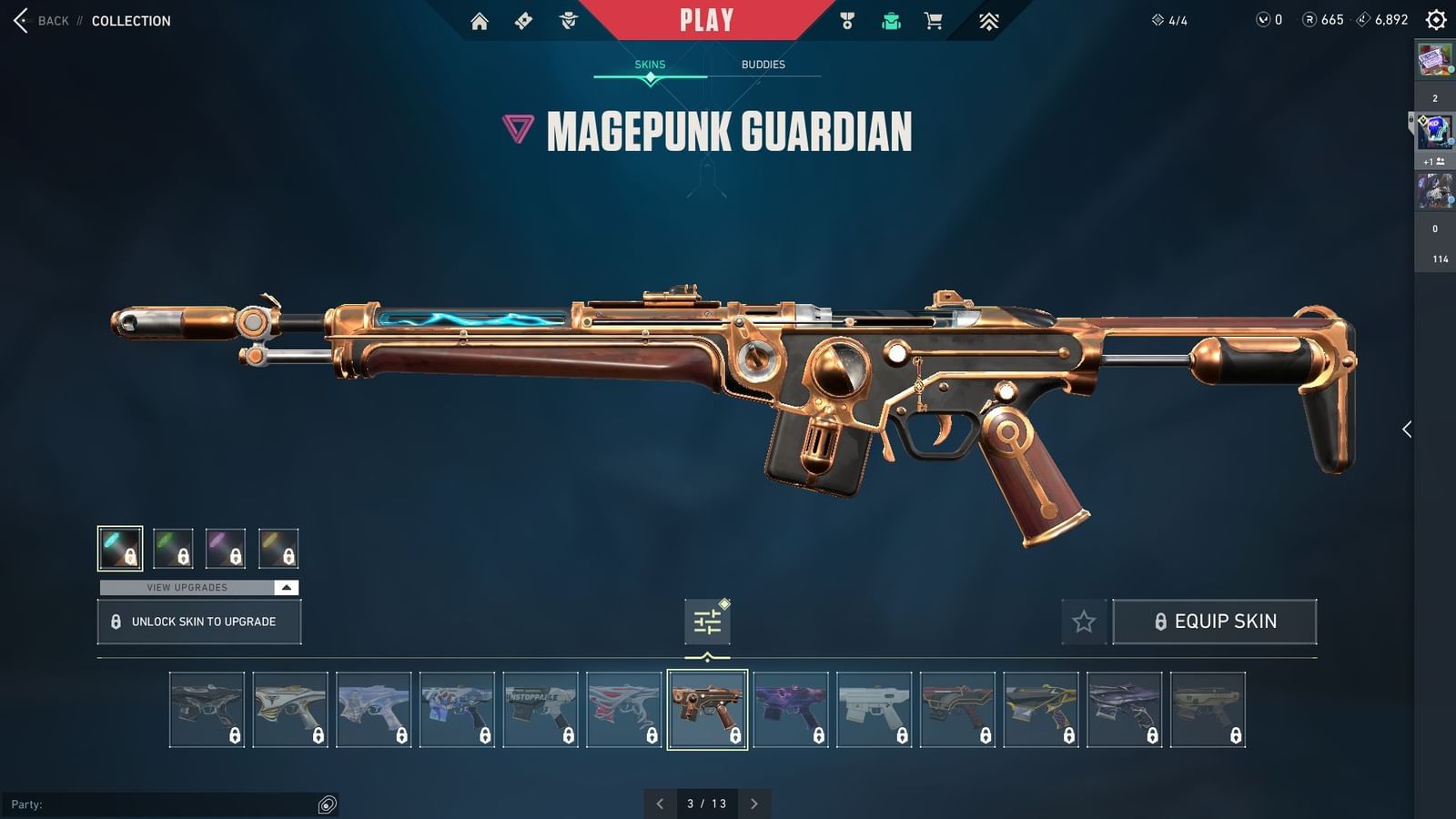Screen dimensions: 1456x819
Task: Open the Premier icon beside the cart
Action: 989,20
